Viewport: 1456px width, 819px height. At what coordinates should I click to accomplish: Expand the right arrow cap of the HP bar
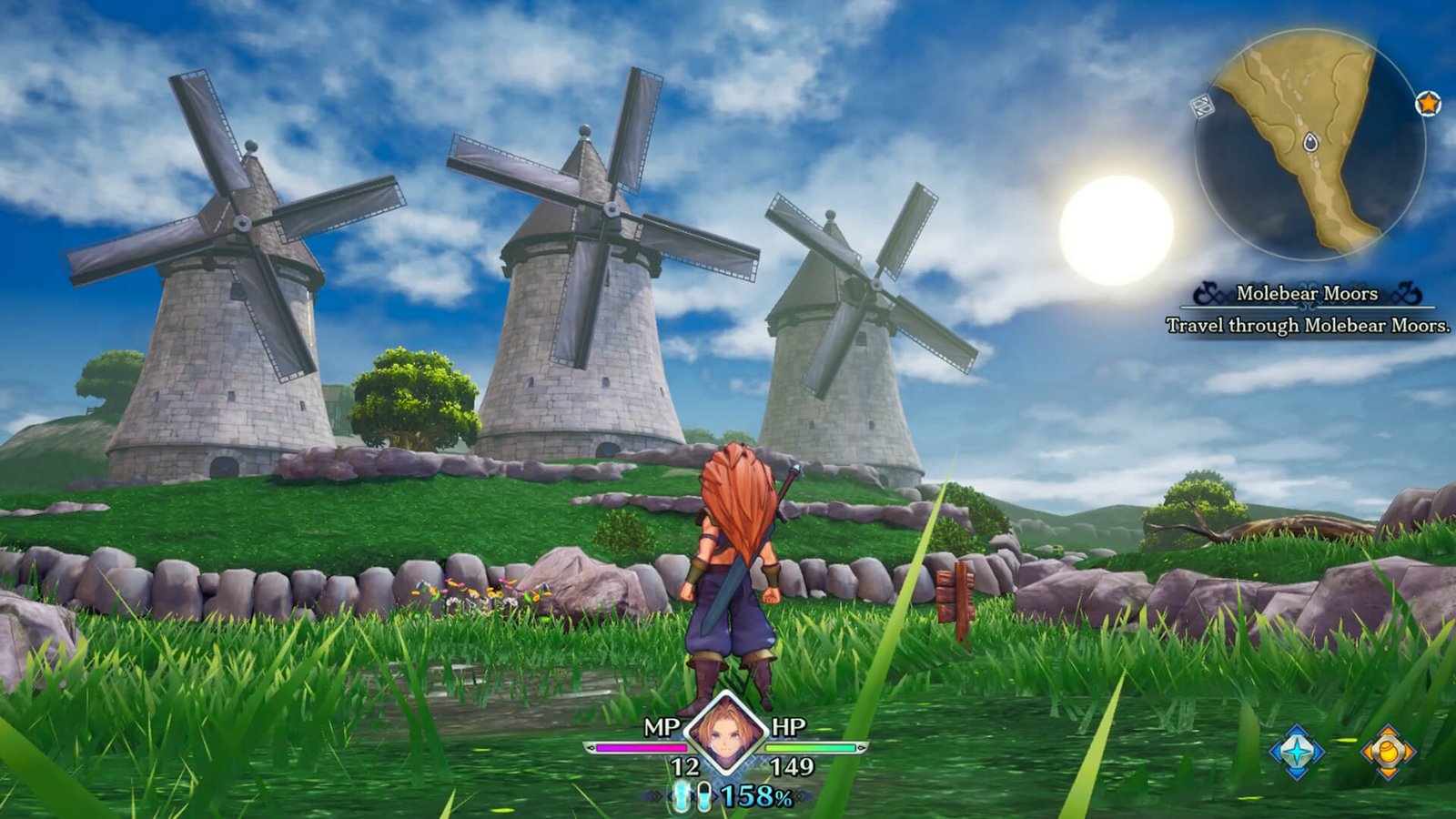click(x=861, y=746)
